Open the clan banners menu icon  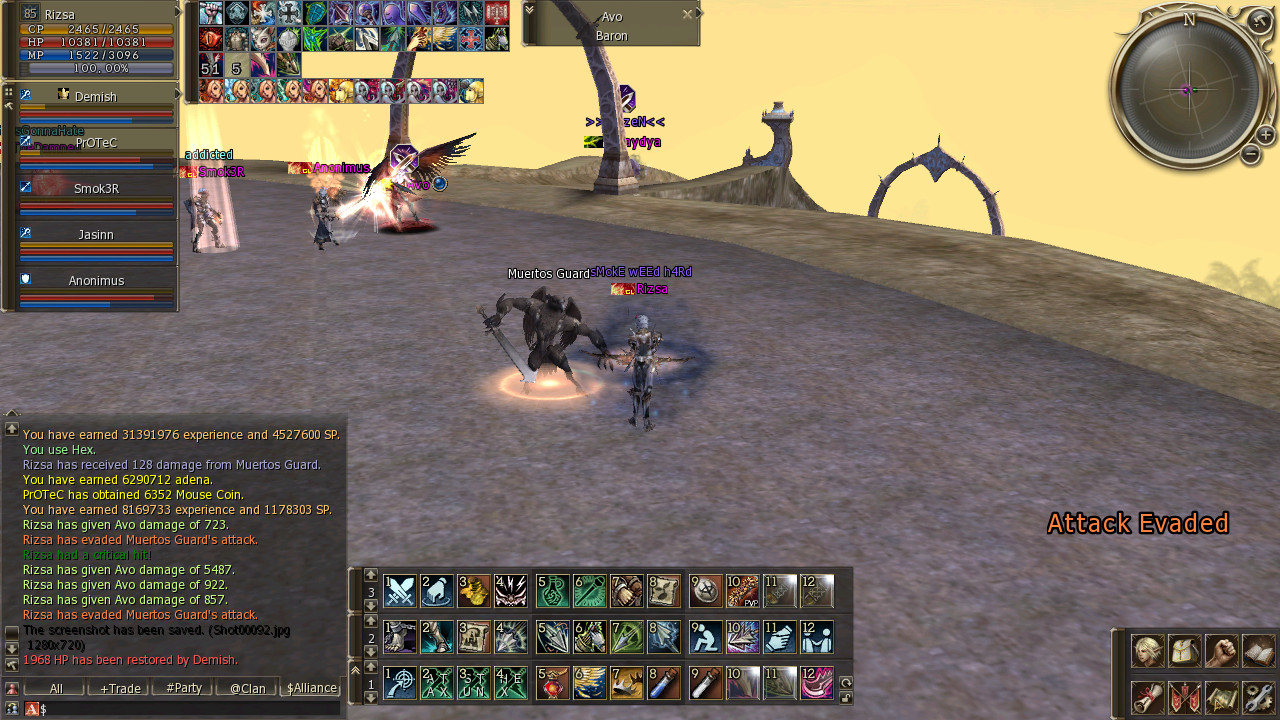click(1185, 697)
